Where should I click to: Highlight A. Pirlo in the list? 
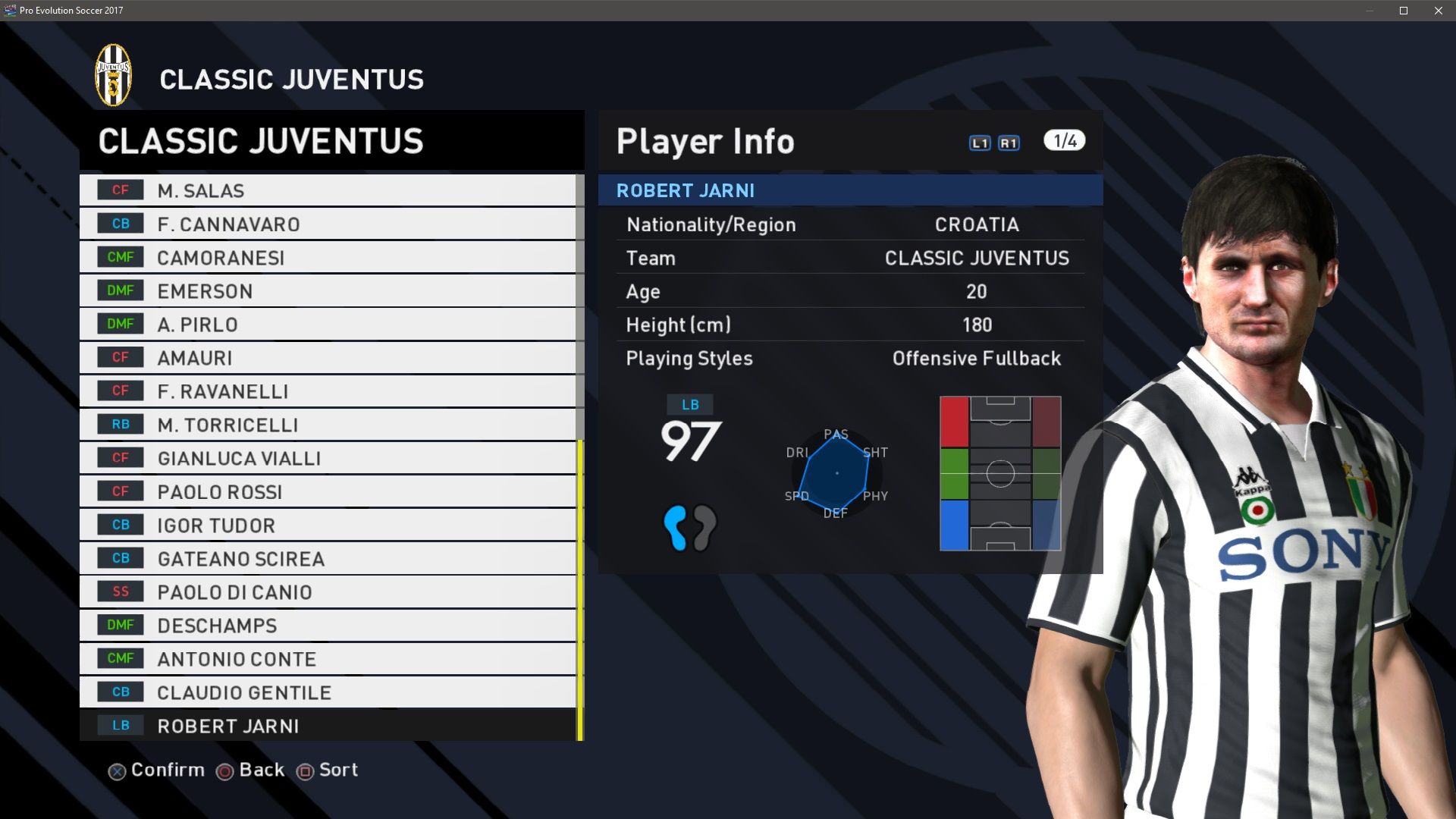(328, 325)
